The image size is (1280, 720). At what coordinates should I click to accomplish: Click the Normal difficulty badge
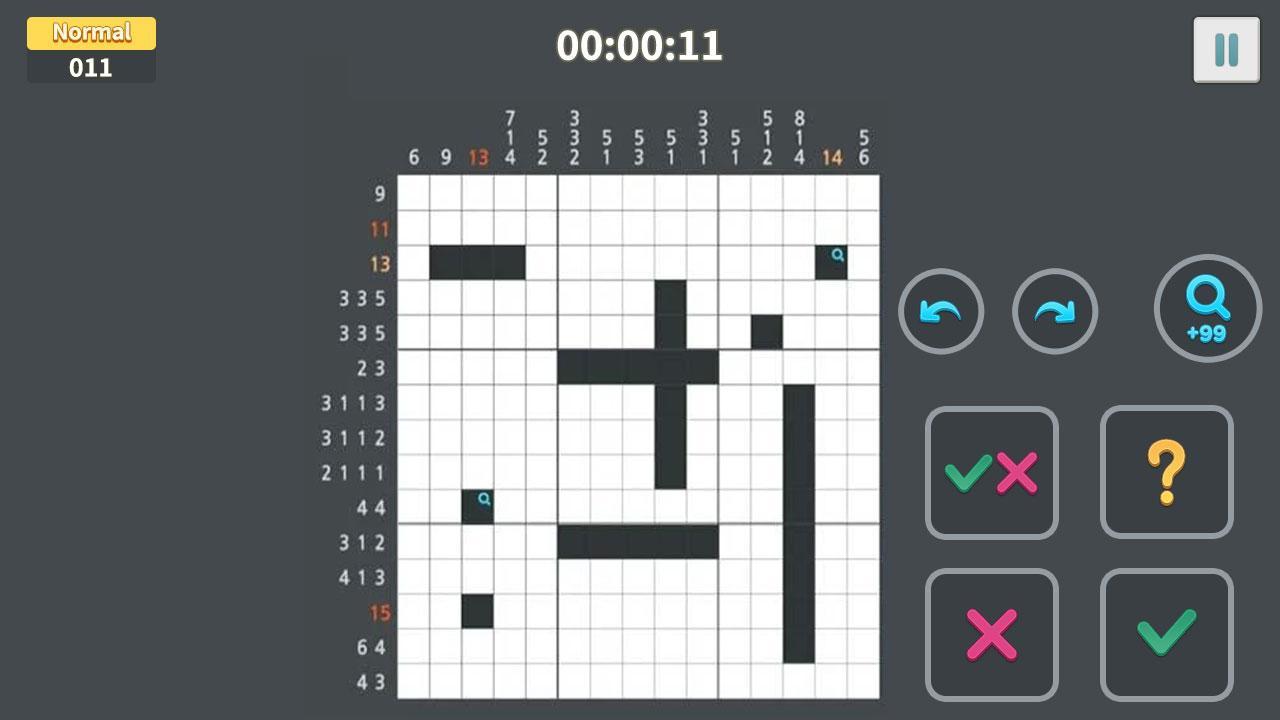90,31
